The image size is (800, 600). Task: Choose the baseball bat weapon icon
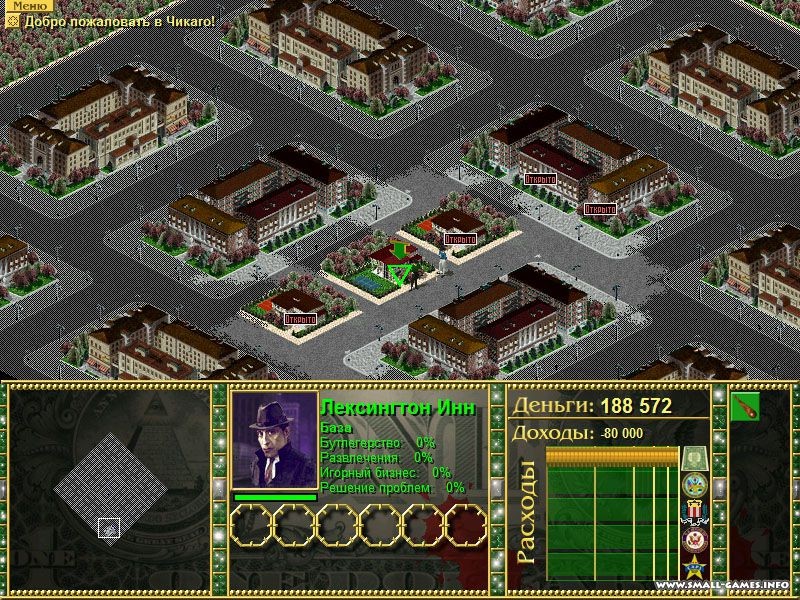pyautogui.click(x=745, y=407)
